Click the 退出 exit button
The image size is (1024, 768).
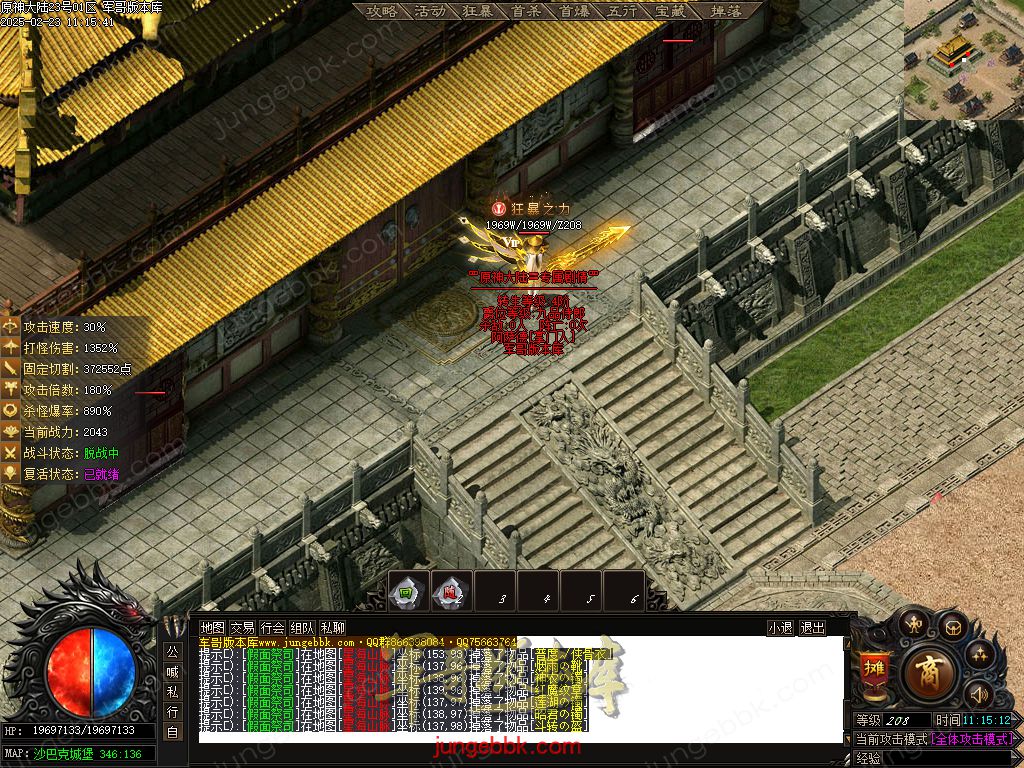click(x=813, y=628)
